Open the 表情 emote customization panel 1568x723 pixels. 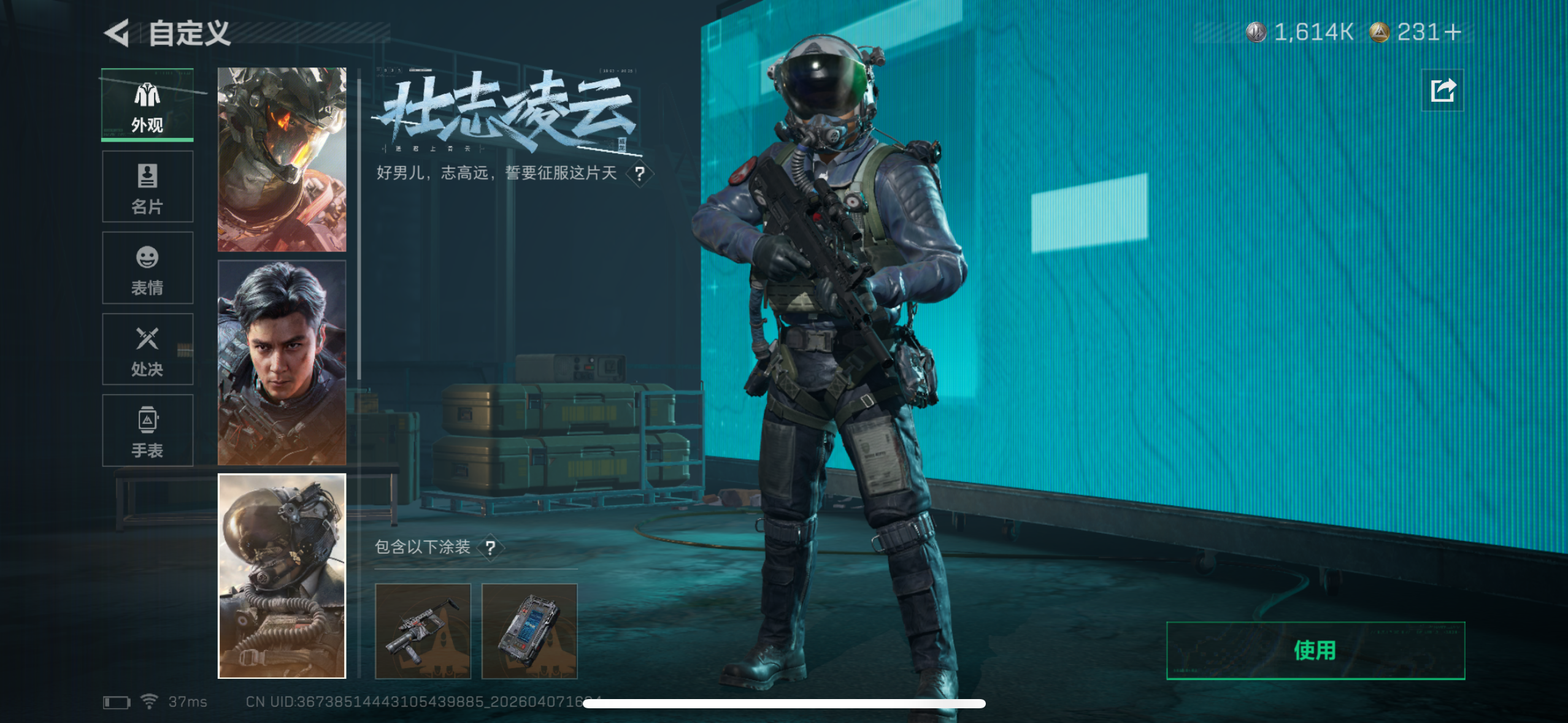147,268
